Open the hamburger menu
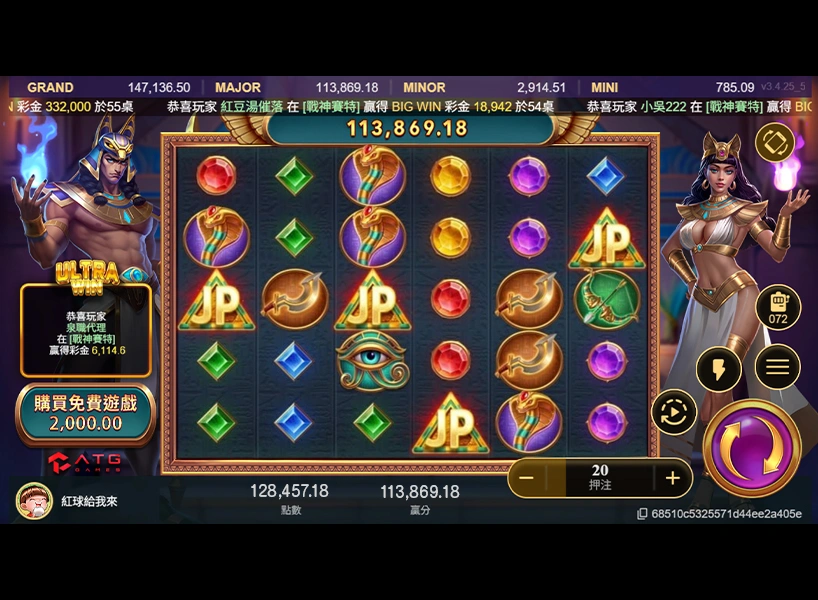Image resolution: width=818 pixels, height=600 pixels. click(x=776, y=367)
